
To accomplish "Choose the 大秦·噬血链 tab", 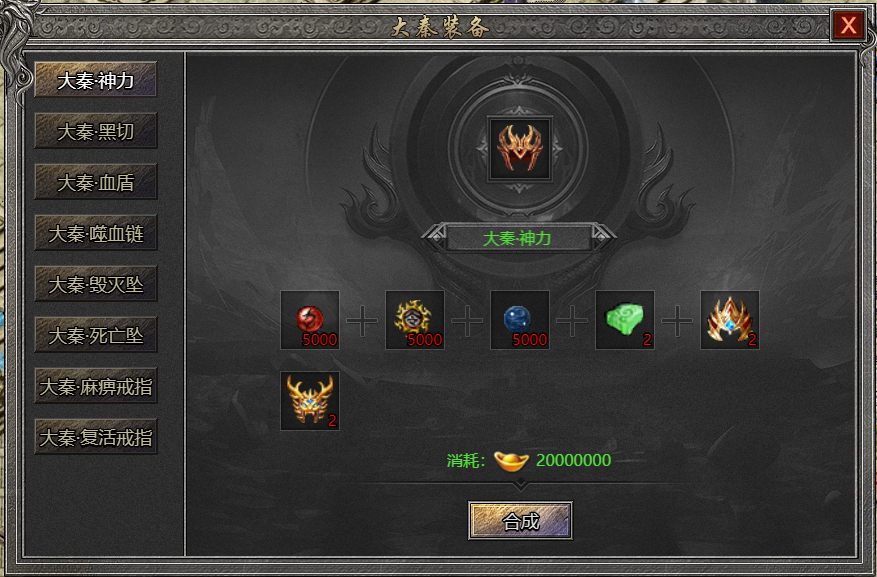I will pos(96,234).
